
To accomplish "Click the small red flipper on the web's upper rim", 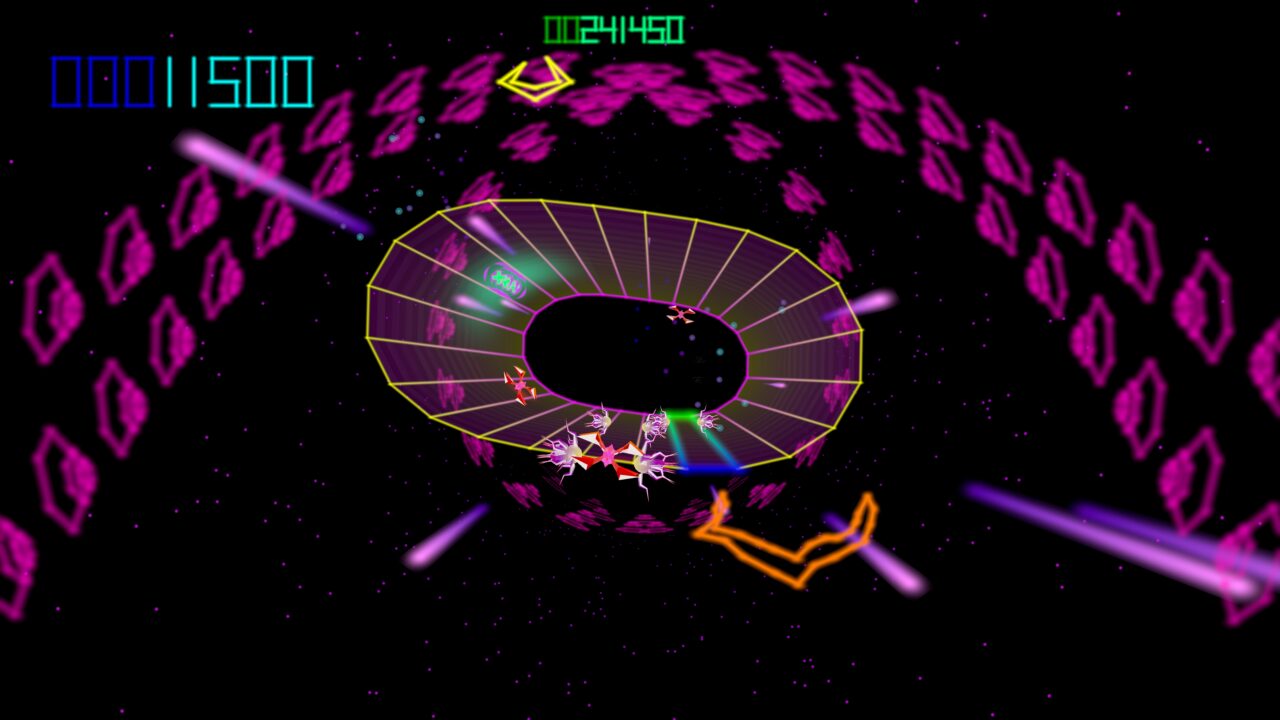I will 681,315.
